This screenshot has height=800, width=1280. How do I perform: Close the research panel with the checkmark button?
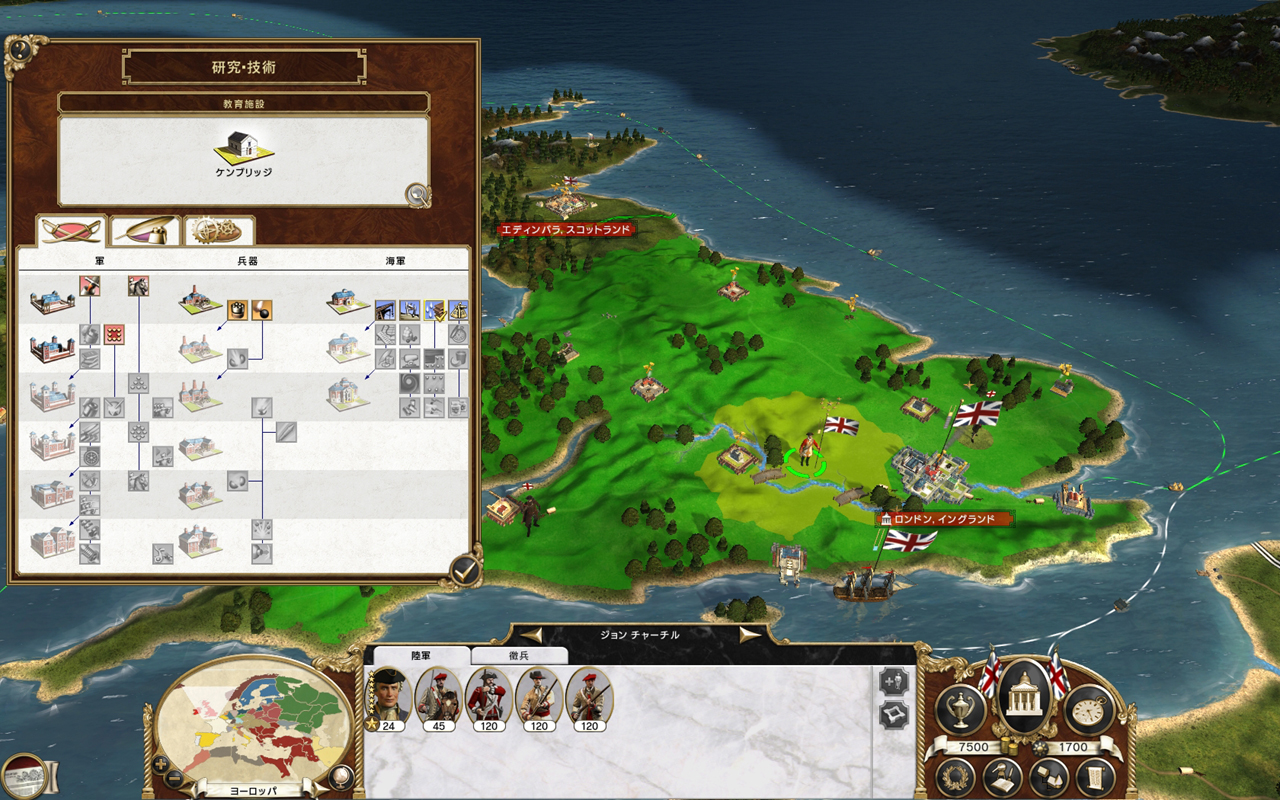coord(465,570)
